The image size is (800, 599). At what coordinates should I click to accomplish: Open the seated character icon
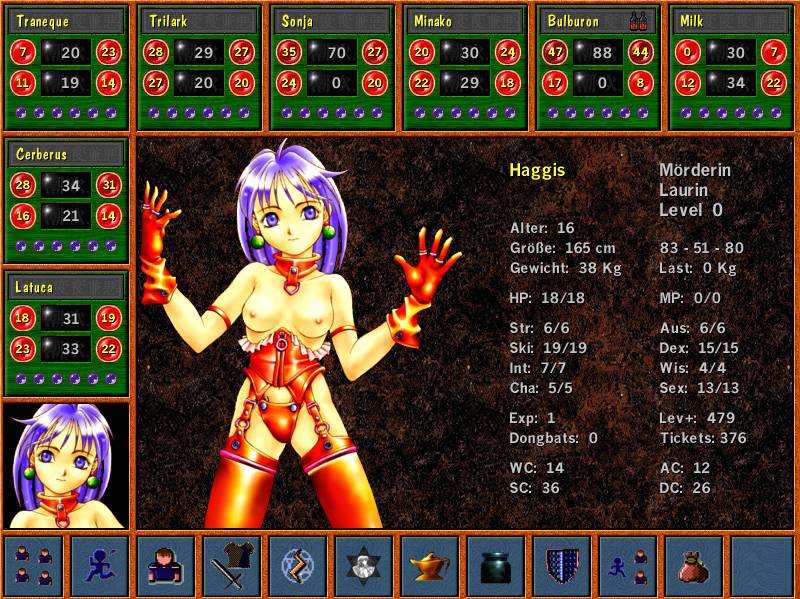[x=166, y=565]
